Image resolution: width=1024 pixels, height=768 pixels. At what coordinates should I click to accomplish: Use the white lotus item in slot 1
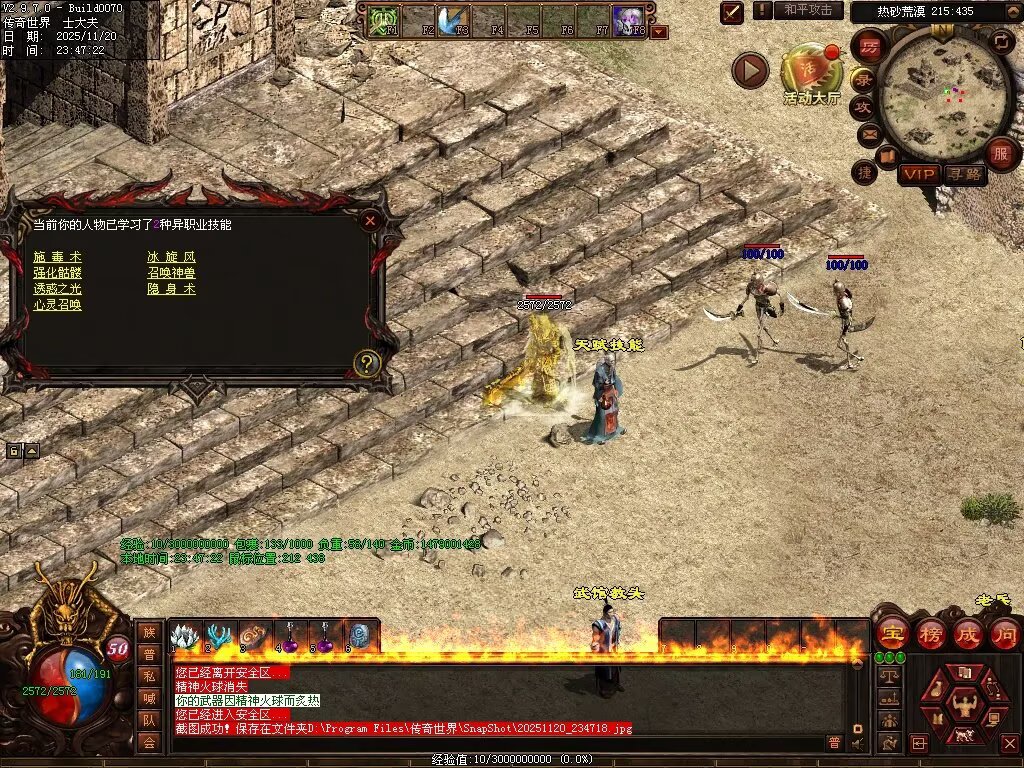click(183, 636)
